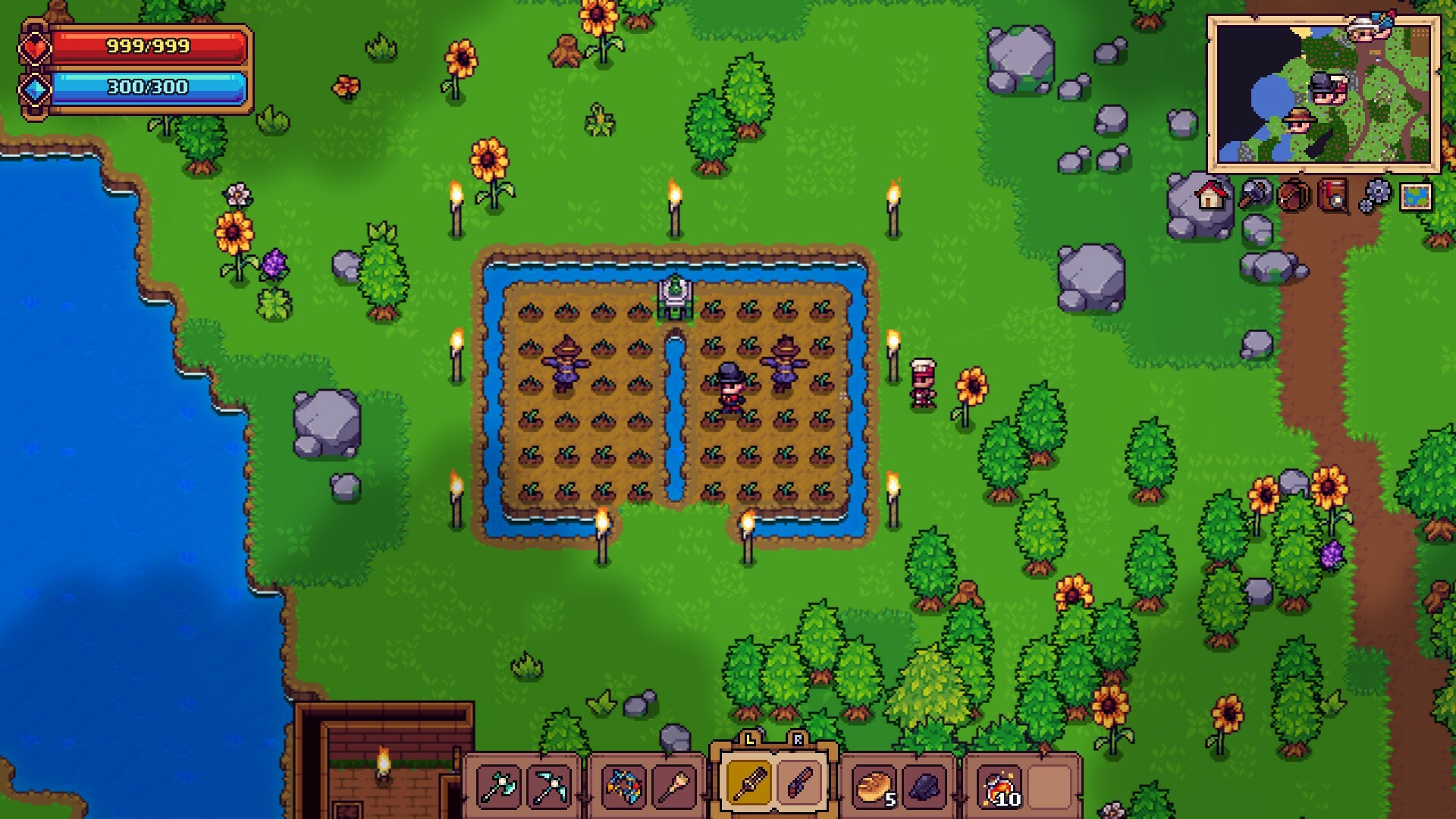Open the bag inventory icon
Screen dimensions: 1456x819
pos(1293,197)
